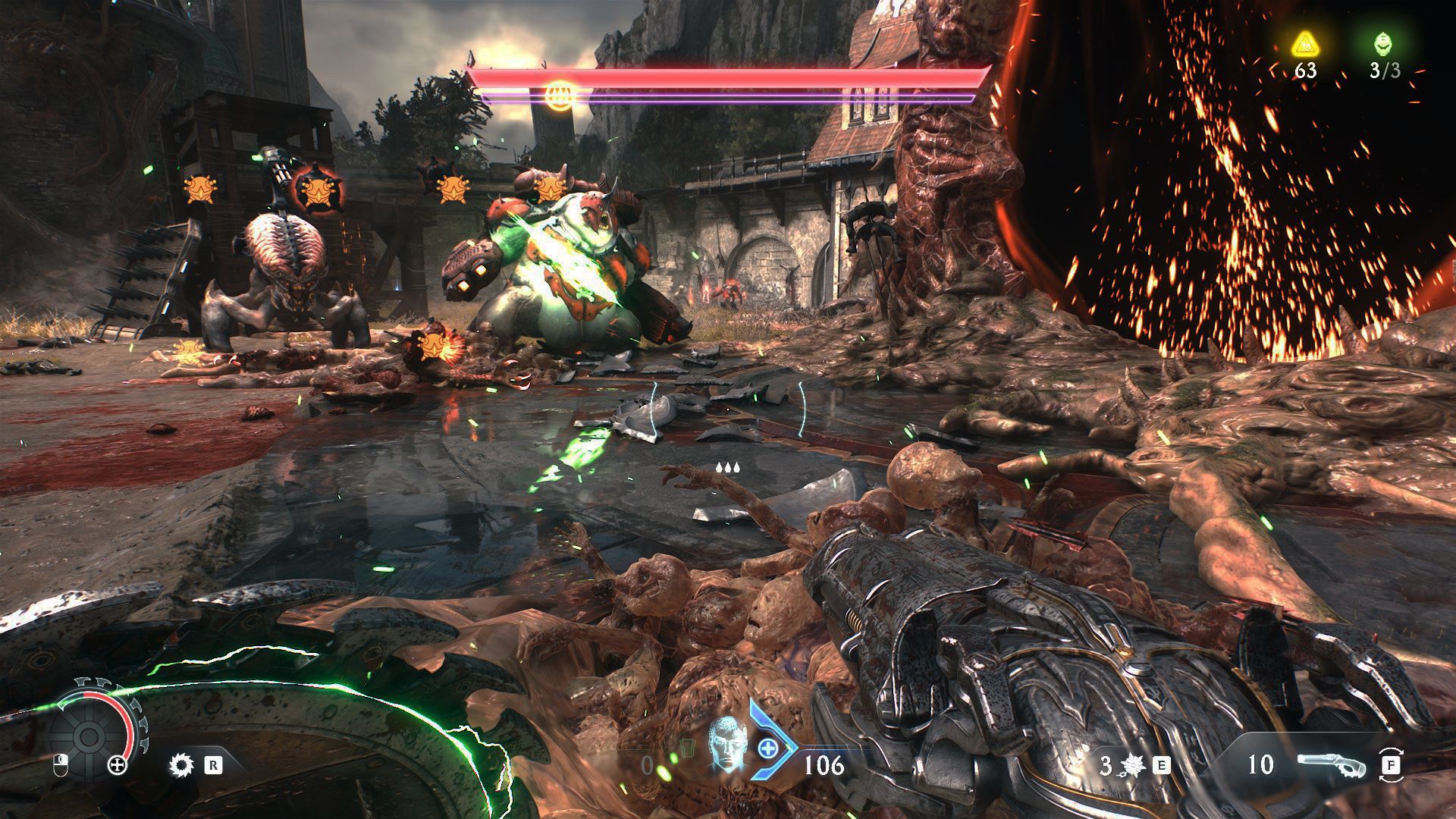This screenshot has height=819, width=1456.
Task: Click the green helmet life sigil icon
Action: [1384, 44]
